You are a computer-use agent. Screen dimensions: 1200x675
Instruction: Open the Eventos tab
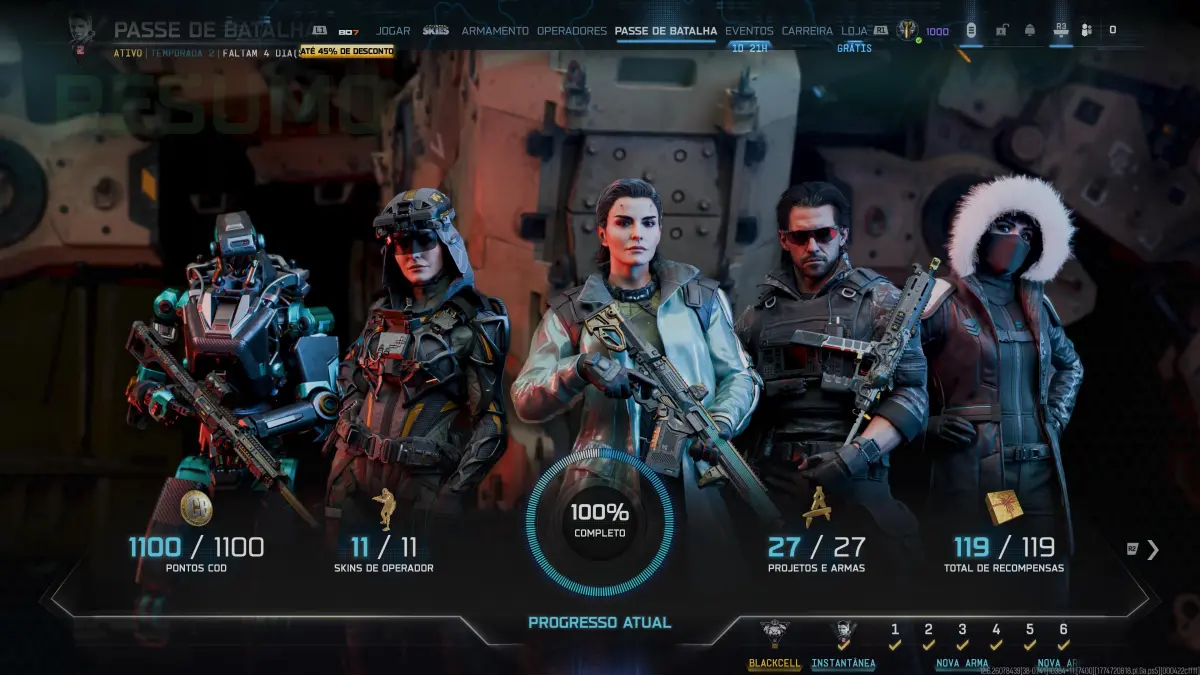click(x=749, y=31)
